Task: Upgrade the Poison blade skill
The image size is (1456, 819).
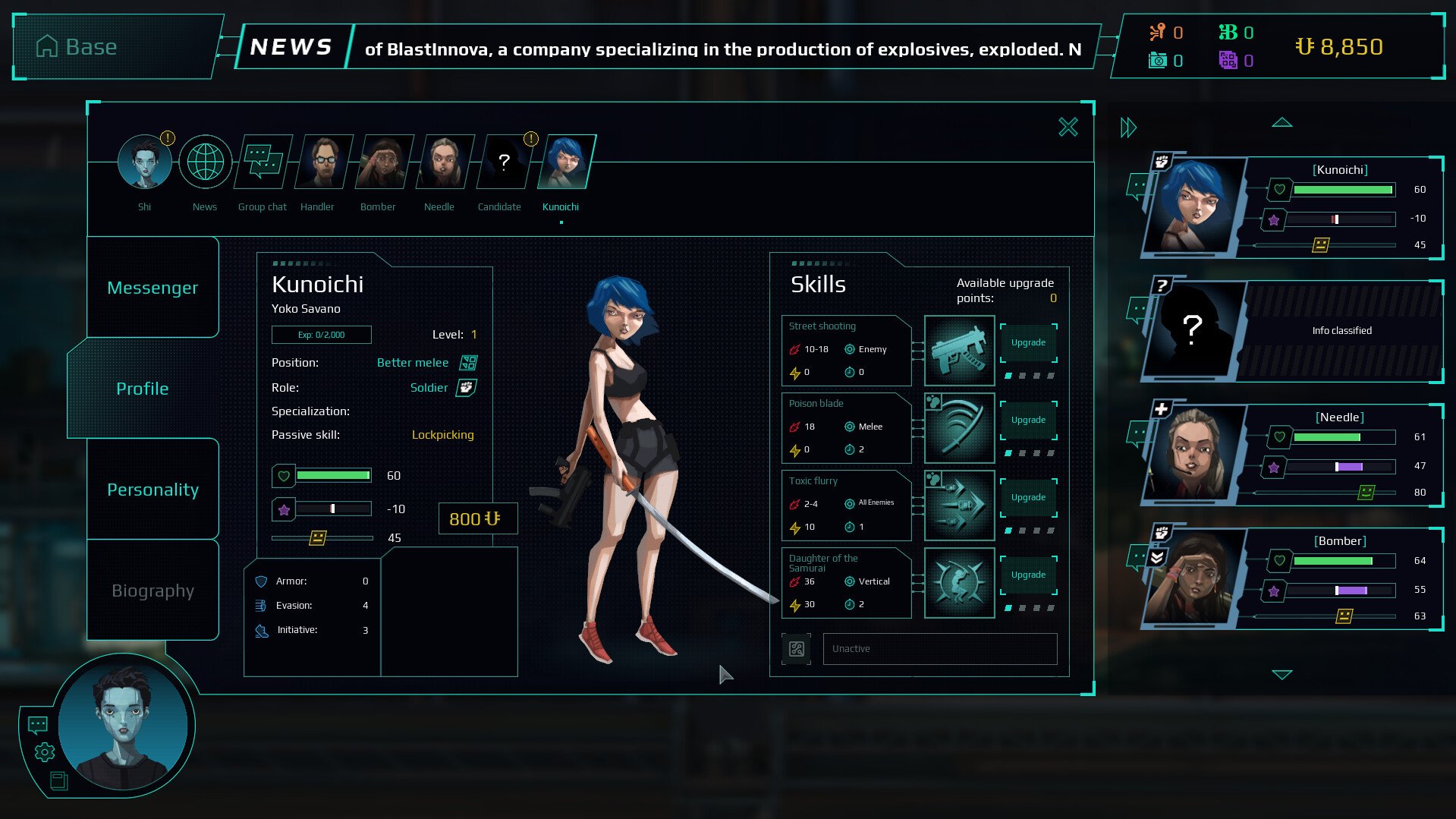Action: tap(1028, 420)
